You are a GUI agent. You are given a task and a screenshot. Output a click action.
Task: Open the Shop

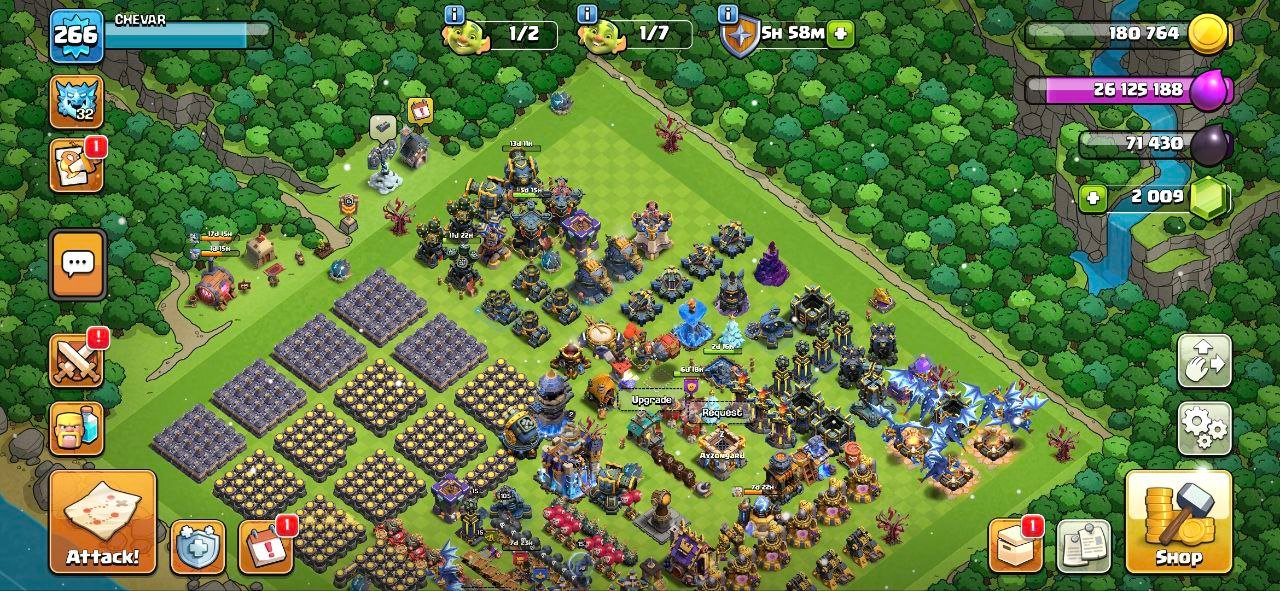tap(1178, 522)
